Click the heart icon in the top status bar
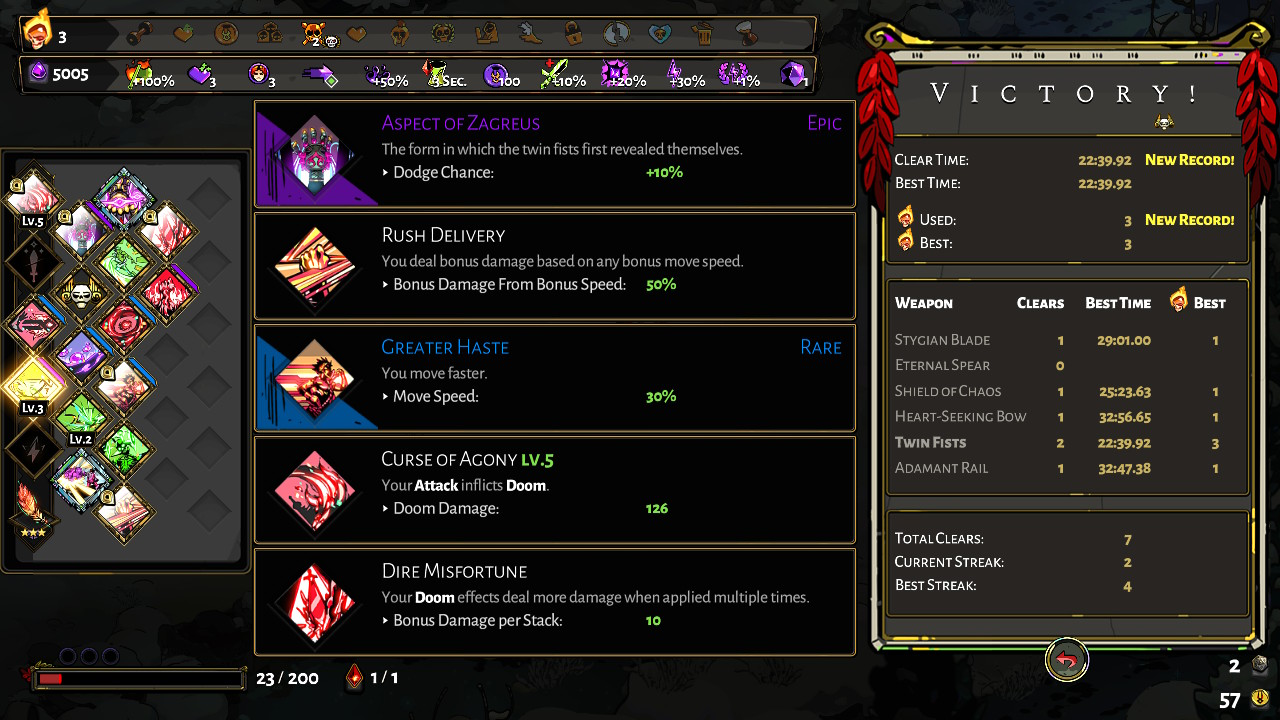 (x=356, y=32)
